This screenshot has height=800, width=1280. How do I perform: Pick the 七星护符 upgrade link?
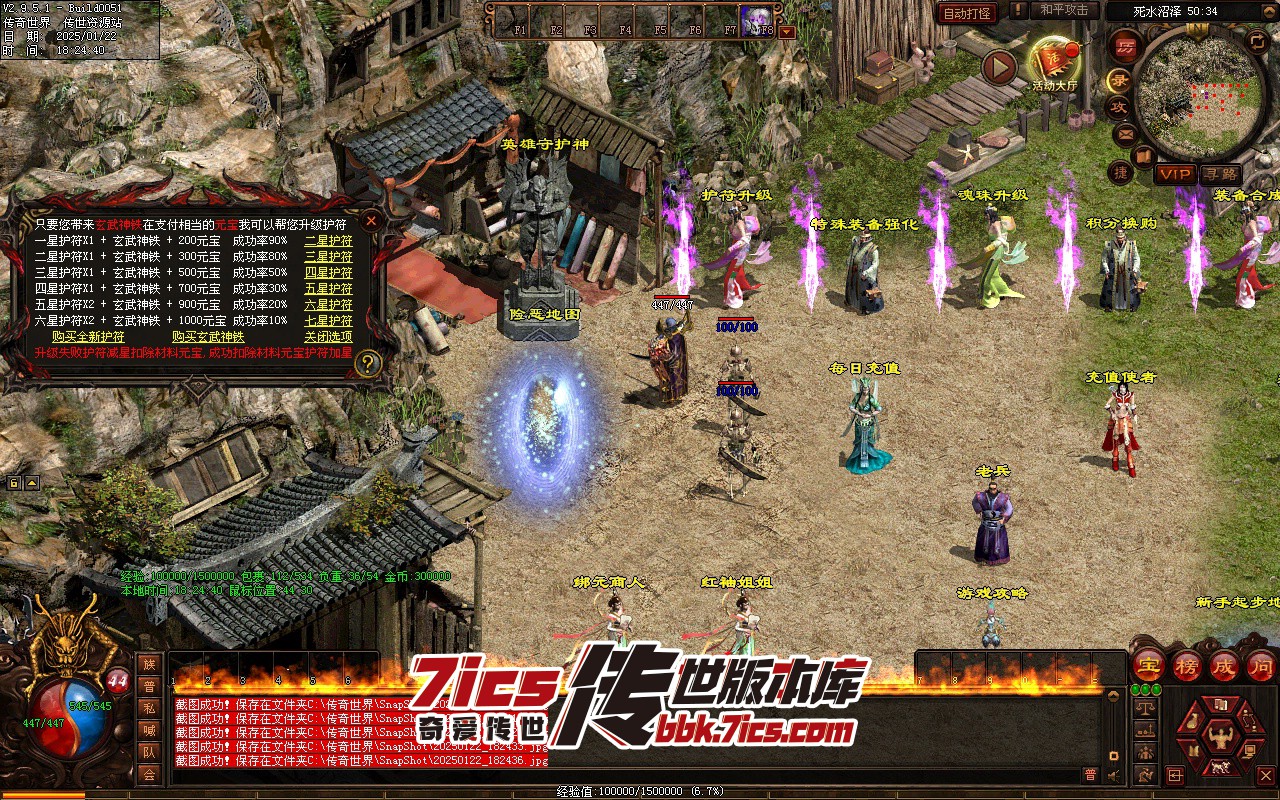click(x=328, y=321)
